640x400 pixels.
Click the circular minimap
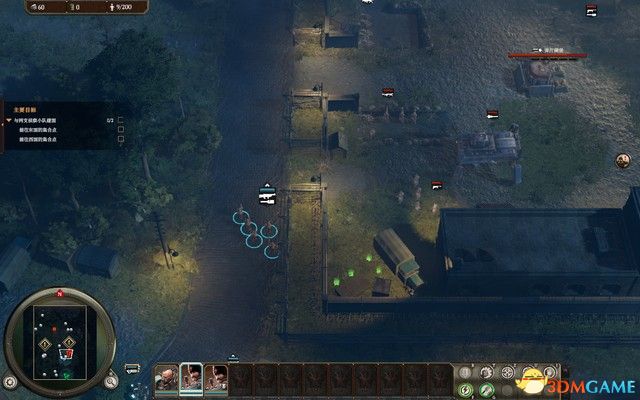point(61,340)
